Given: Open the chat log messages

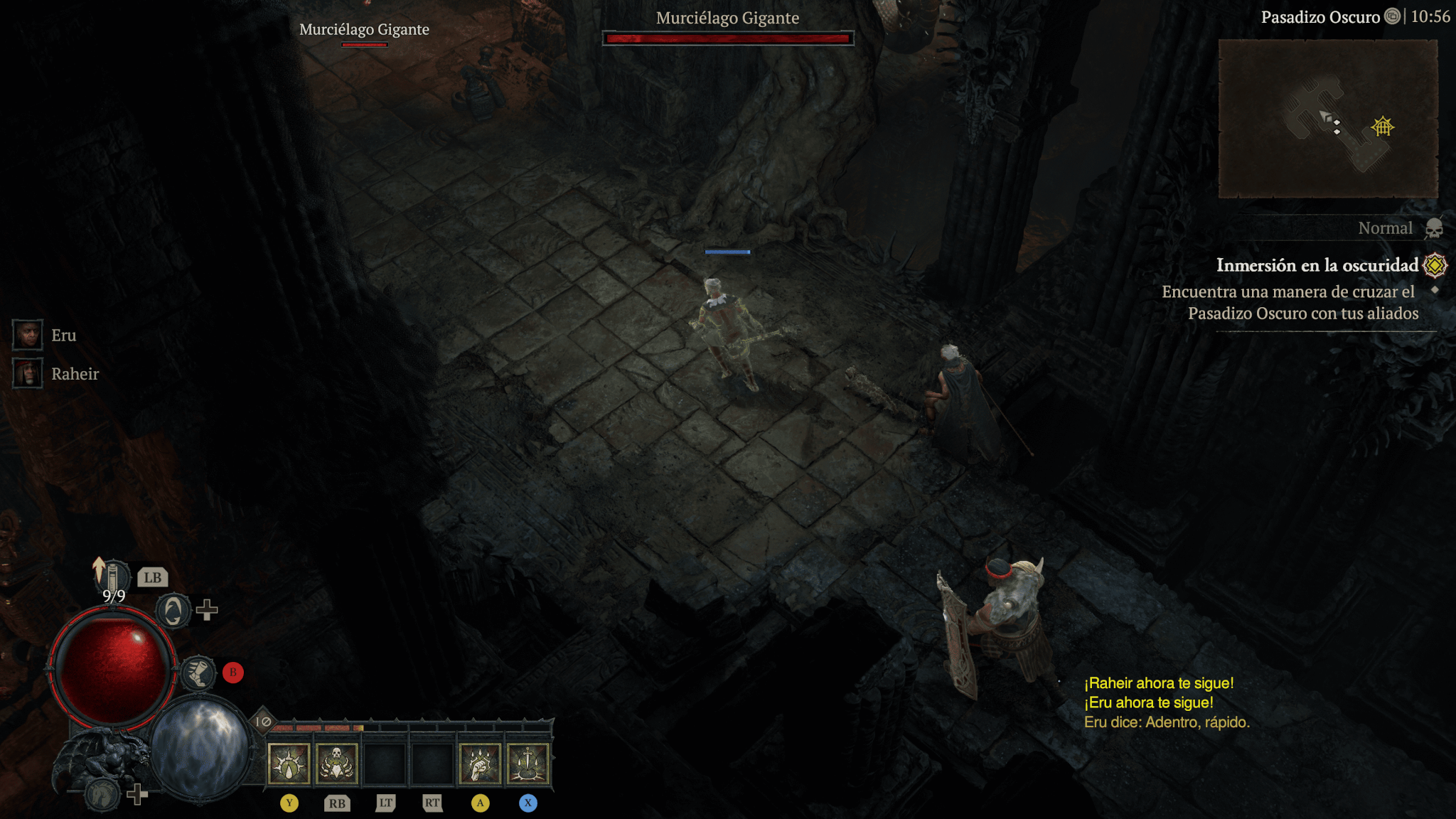Looking at the screenshot, I should click(1166, 702).
